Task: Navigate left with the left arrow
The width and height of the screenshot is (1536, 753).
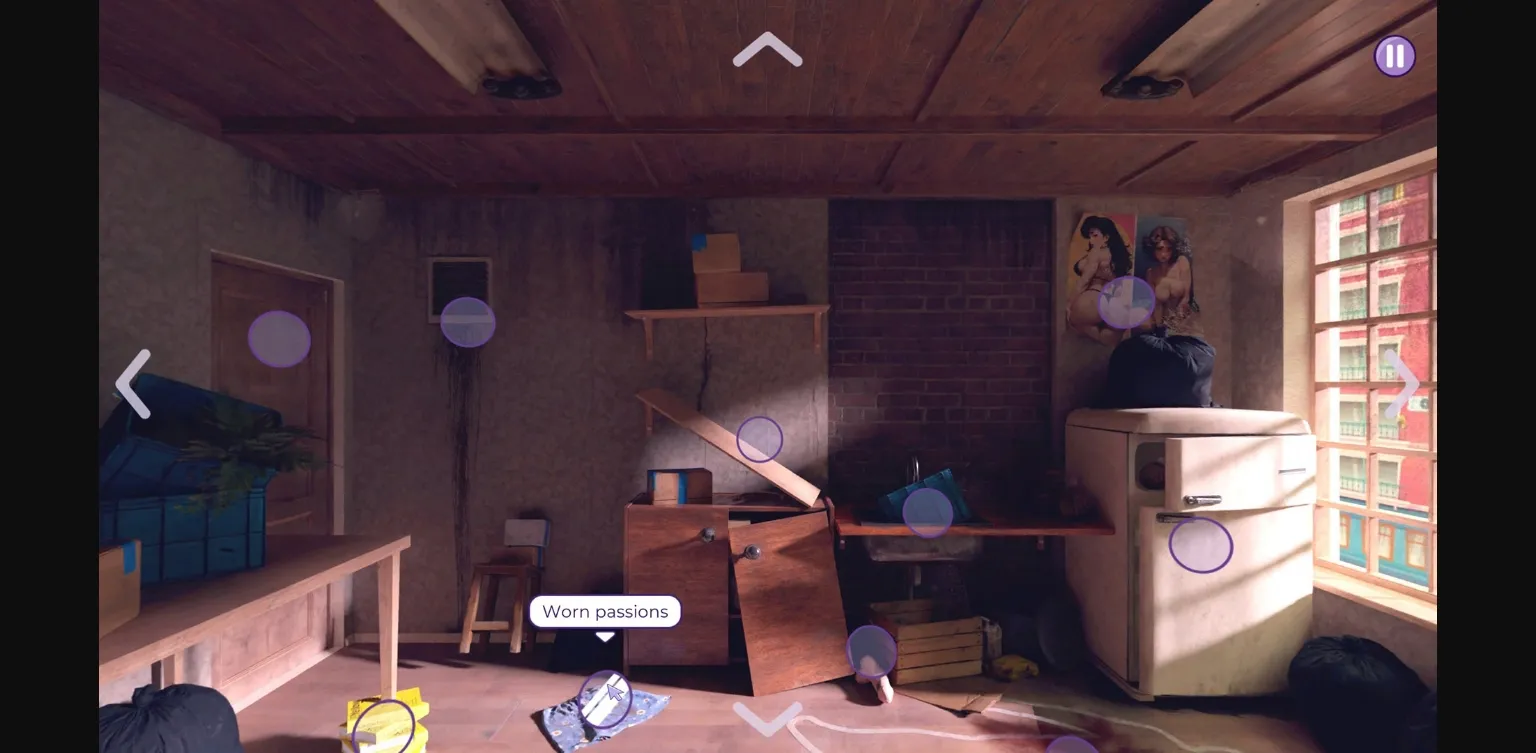Action: pyautogui.click(x=133, y=384)
